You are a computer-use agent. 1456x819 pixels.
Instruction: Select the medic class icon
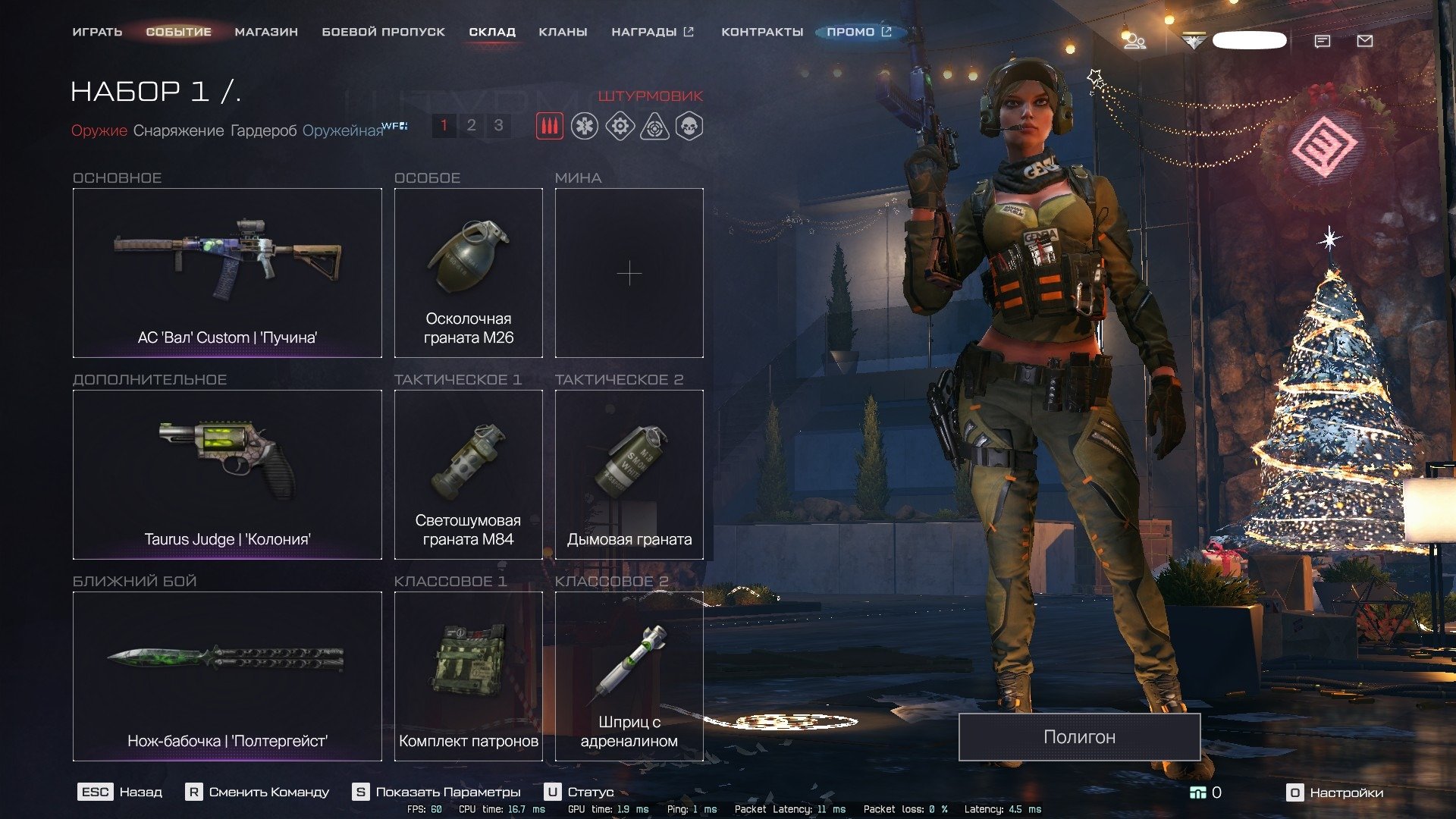pyautogui.click(x=585, y=126)
